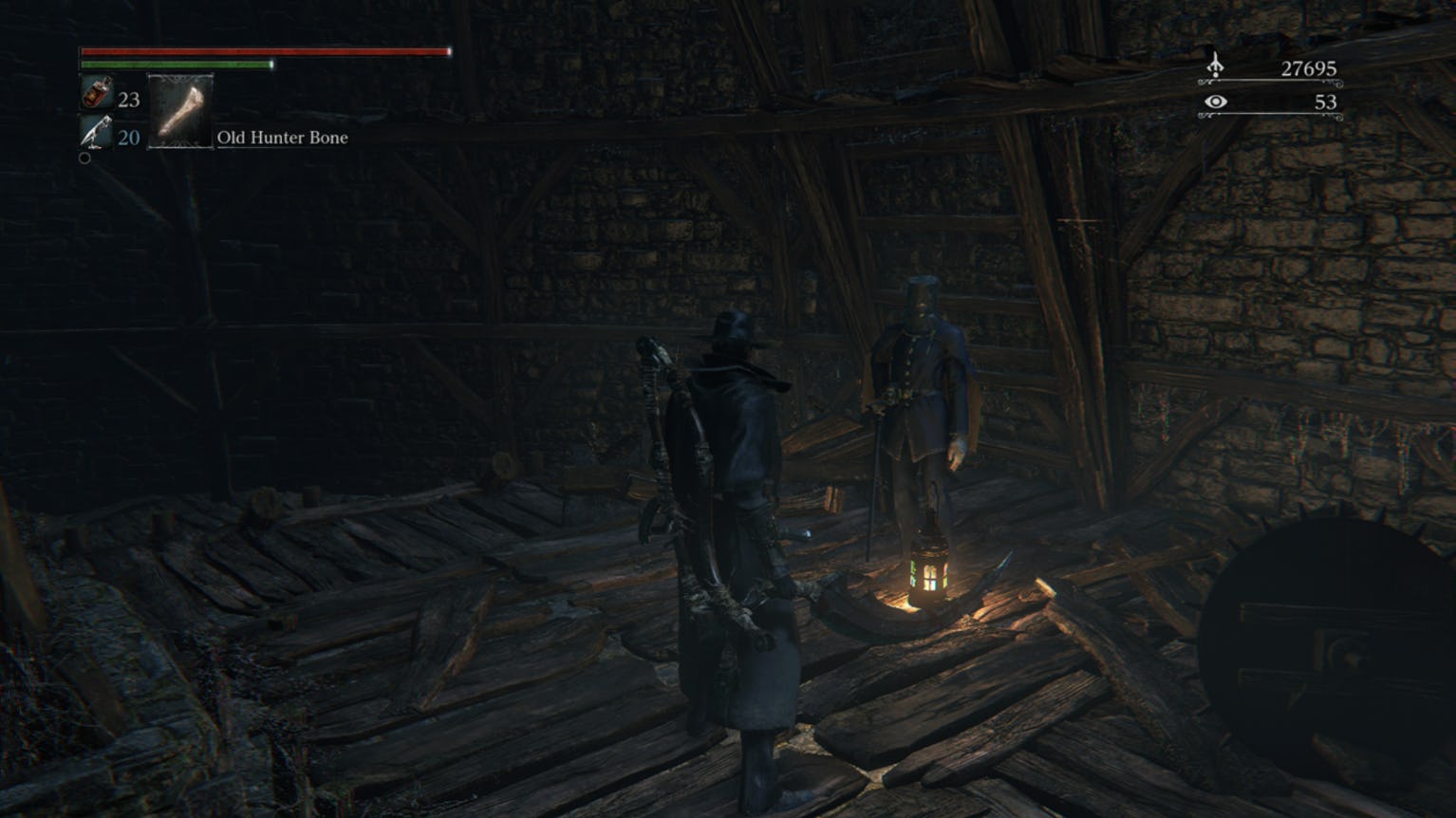Viewport: 1456px width, 818px height.
Task: Click the Old Hunter Bone name label
Action: pos(281,139)
